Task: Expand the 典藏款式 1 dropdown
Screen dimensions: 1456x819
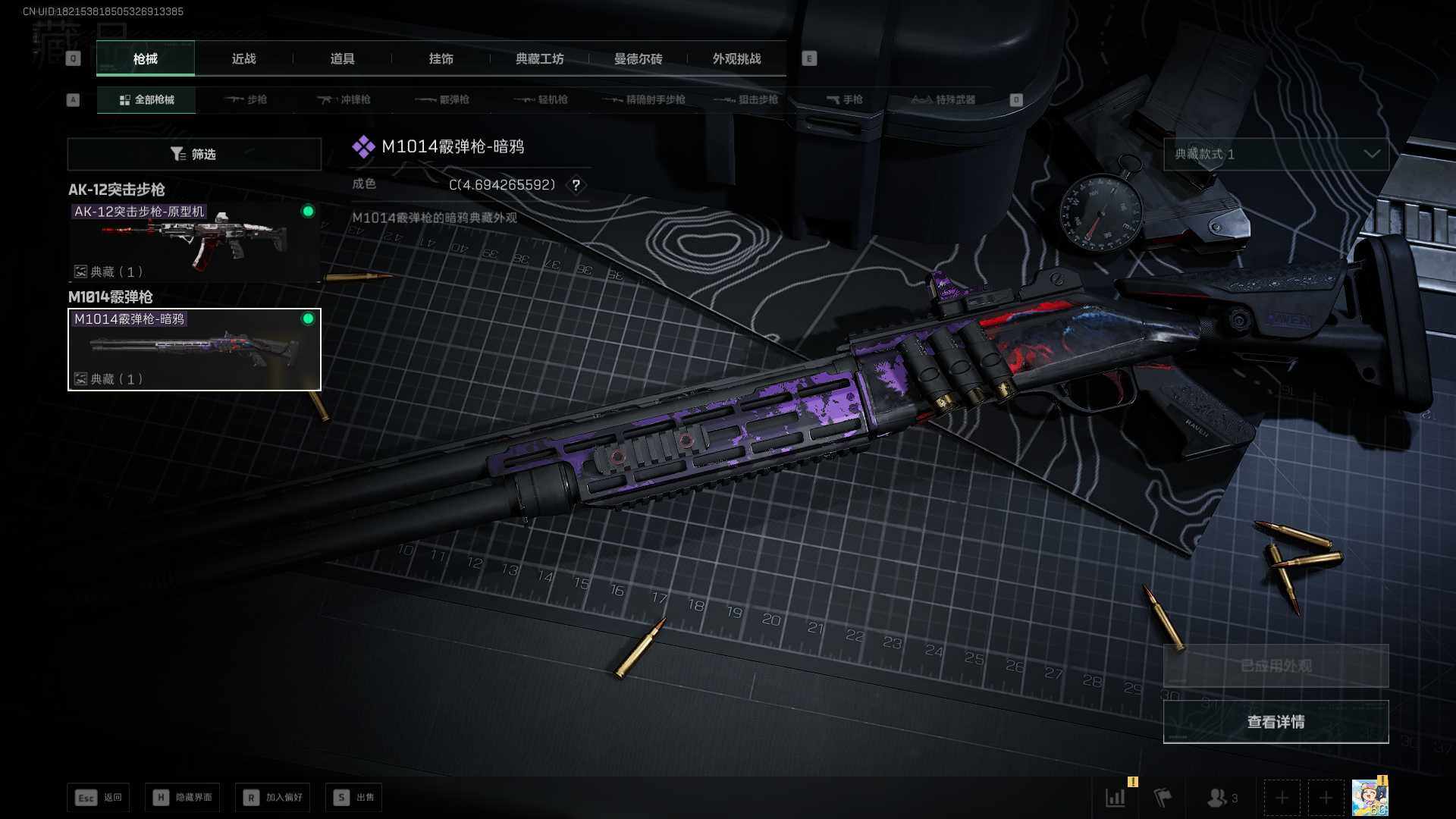Action: pos(1276,154)
